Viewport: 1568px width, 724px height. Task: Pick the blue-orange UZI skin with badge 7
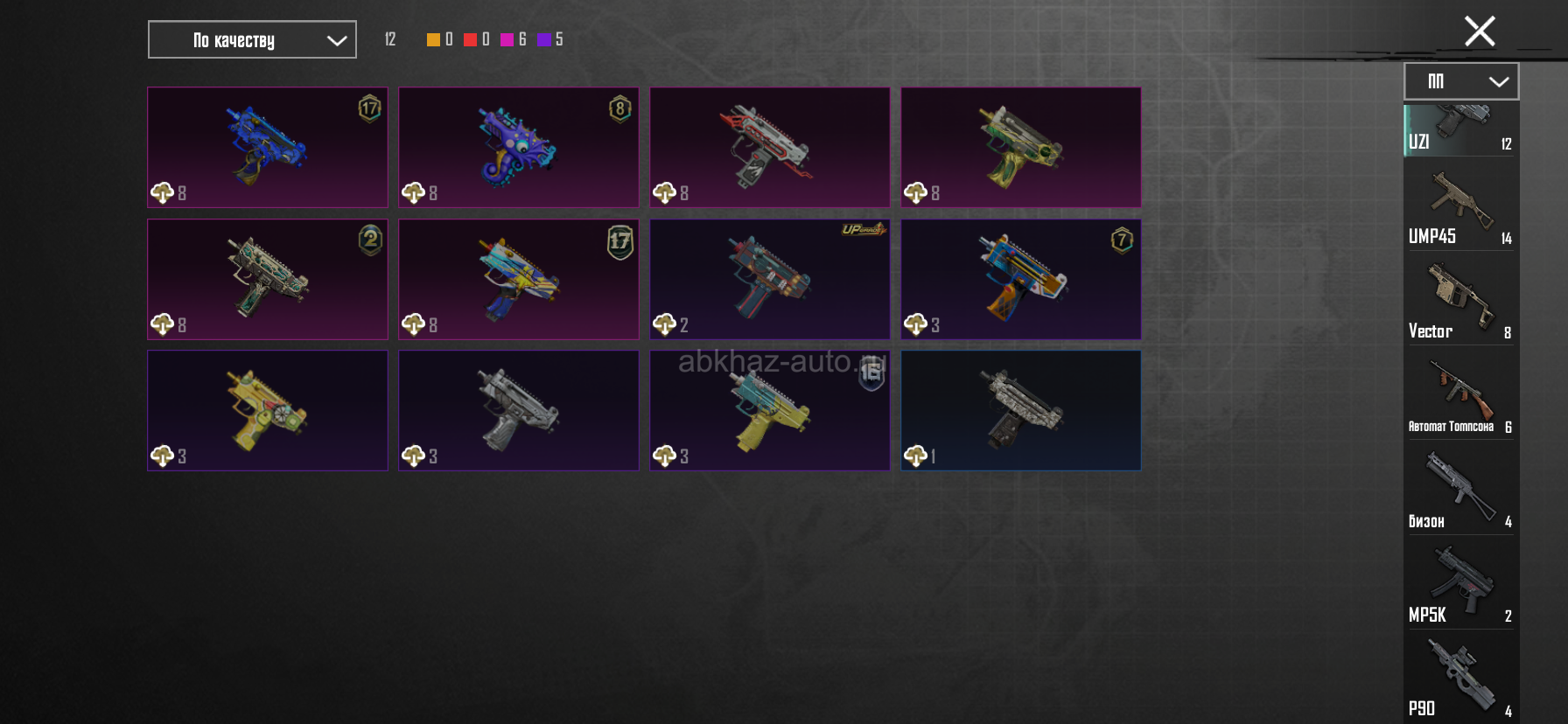pyautogui.click(x=1020, y=279)
